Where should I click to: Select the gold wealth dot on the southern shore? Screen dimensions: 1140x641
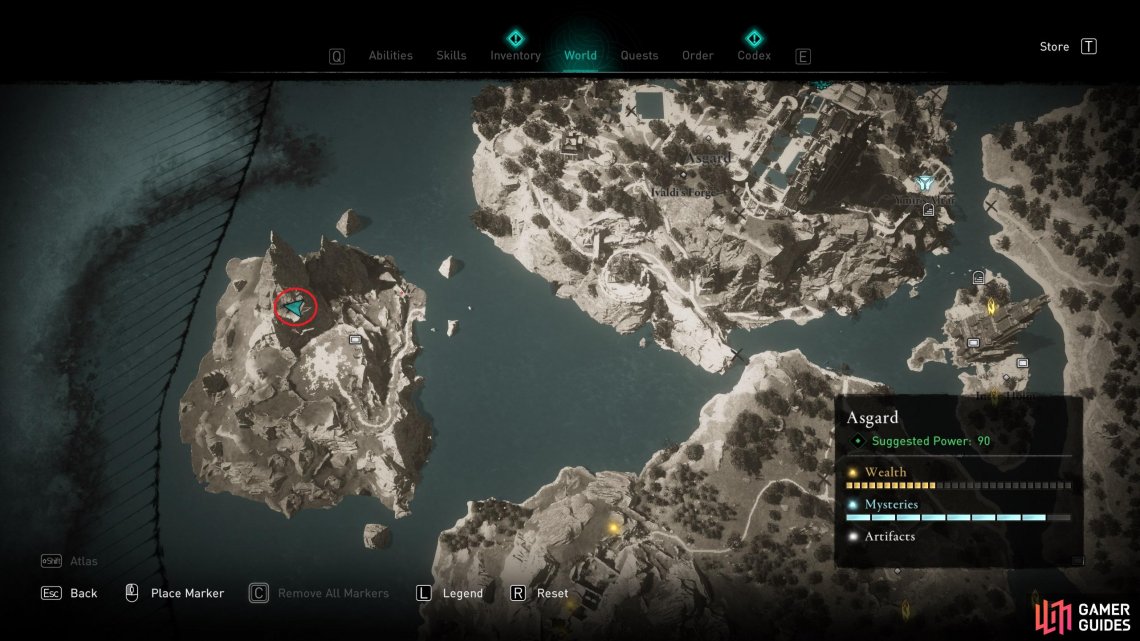613,527
